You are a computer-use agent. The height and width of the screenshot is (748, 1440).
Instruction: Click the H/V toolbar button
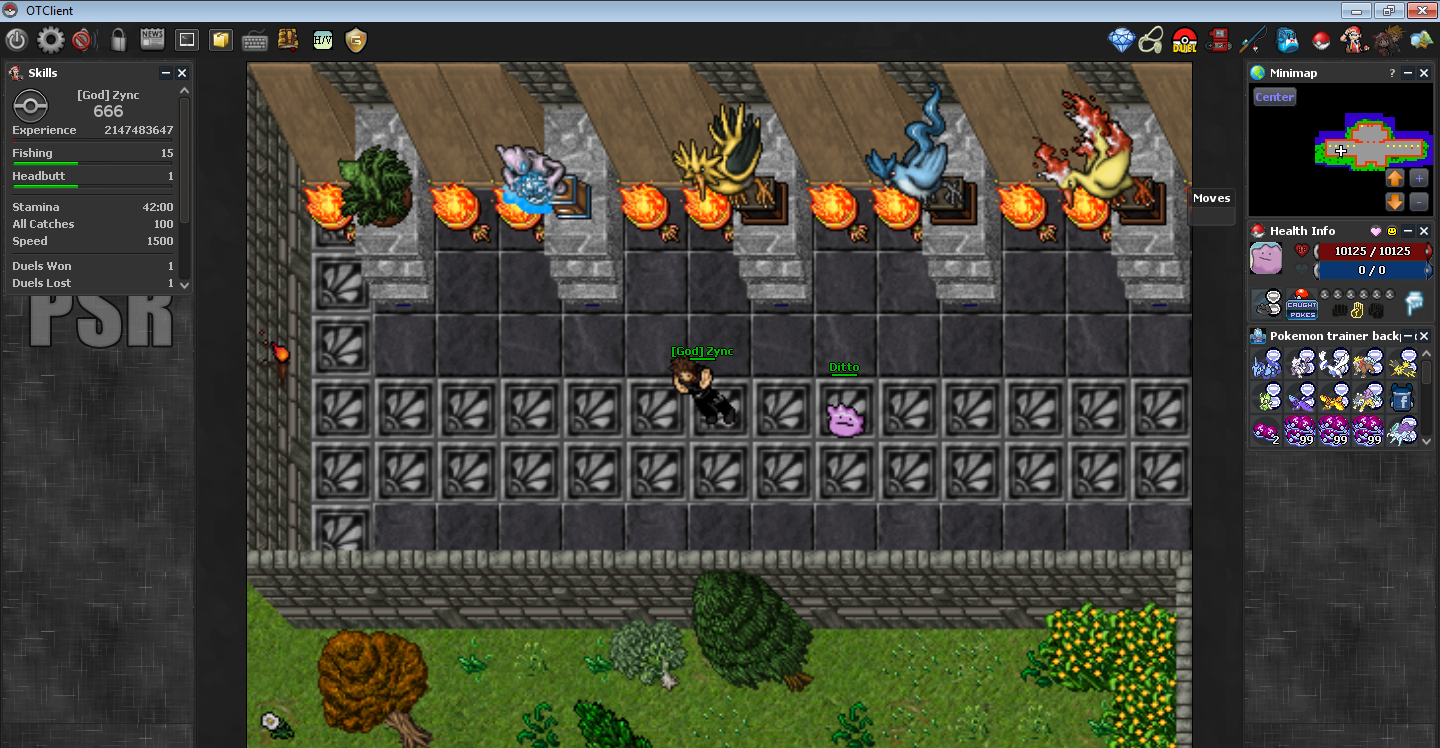pos(322,40)
